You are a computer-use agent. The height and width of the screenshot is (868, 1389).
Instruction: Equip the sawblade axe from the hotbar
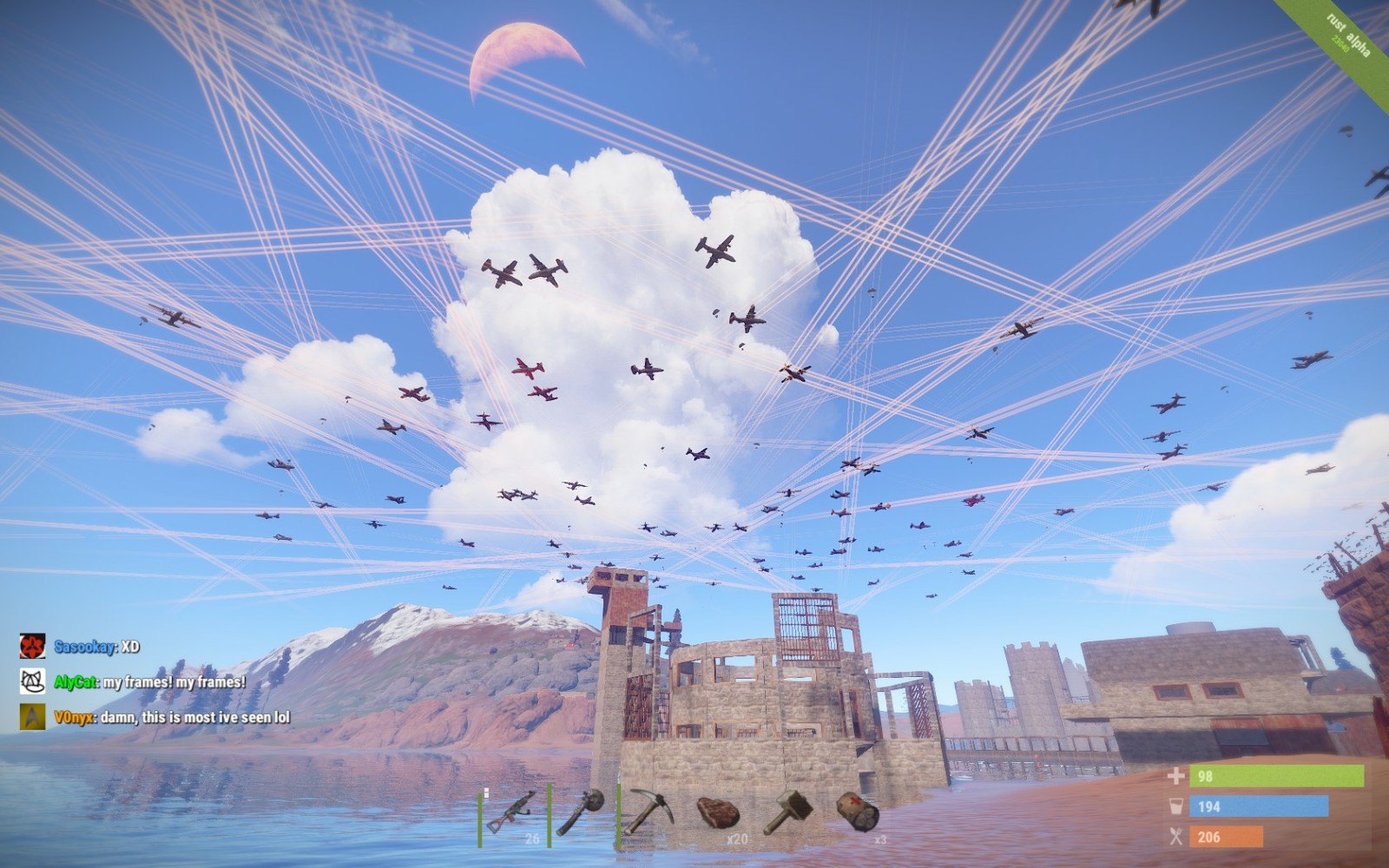point(581,812)
